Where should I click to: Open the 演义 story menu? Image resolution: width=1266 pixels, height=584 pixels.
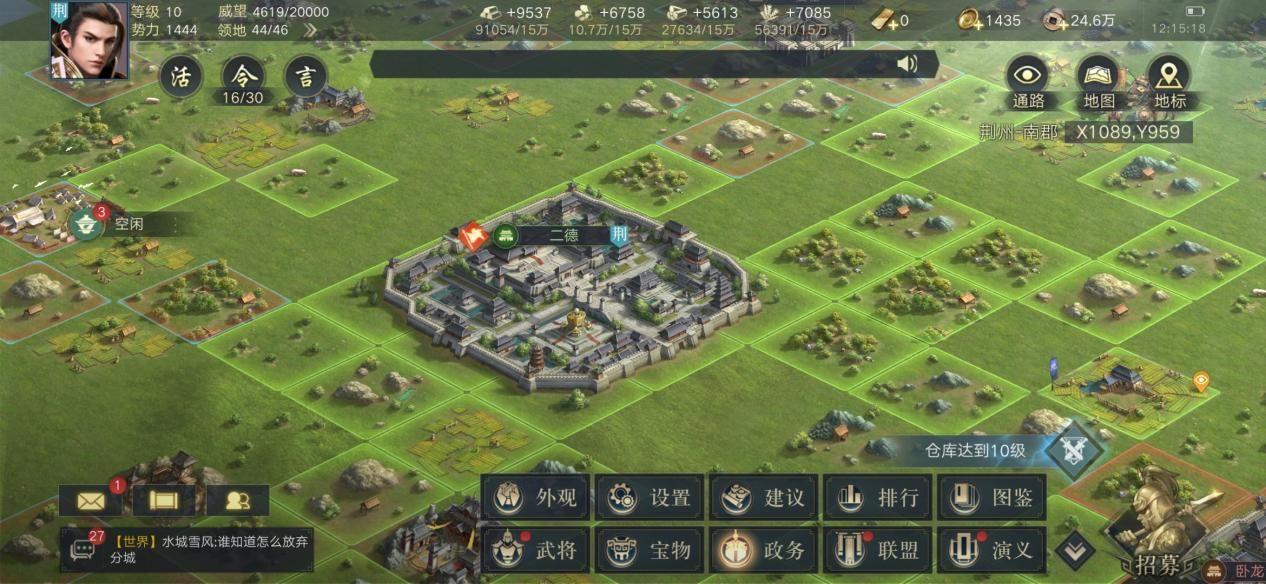(x=993, y=549)
